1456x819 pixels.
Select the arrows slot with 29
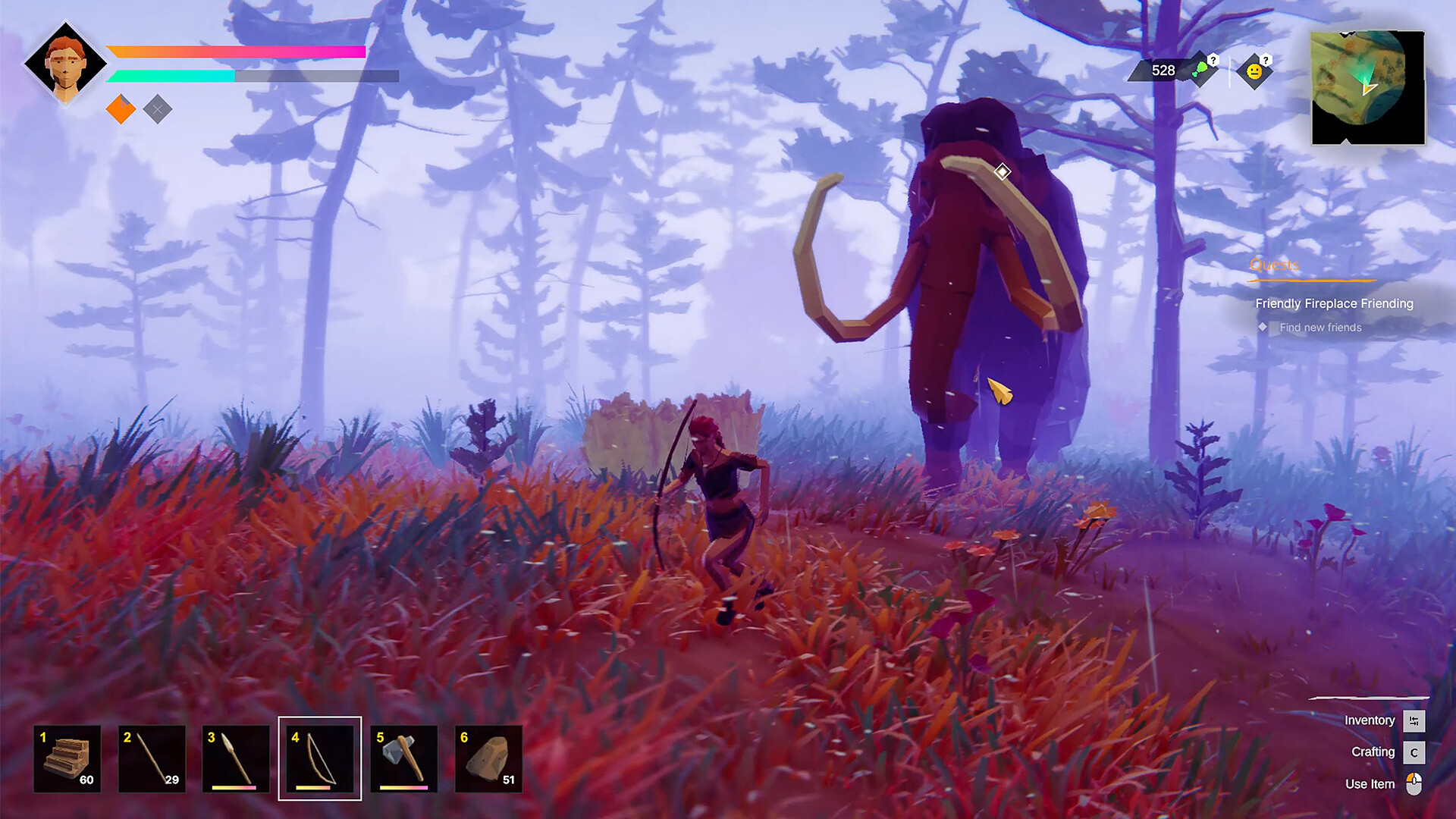tap(152, 758)
